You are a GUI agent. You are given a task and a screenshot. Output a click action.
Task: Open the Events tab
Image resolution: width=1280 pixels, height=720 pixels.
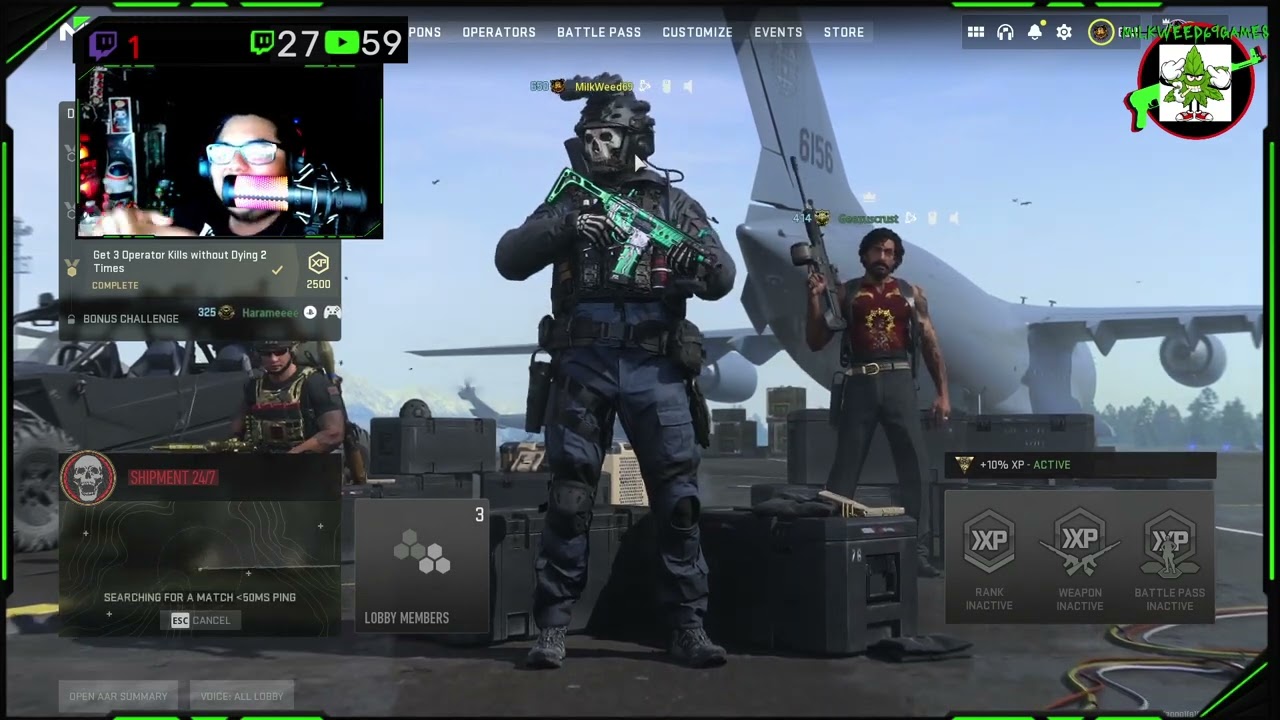click(x=778, y=32)
